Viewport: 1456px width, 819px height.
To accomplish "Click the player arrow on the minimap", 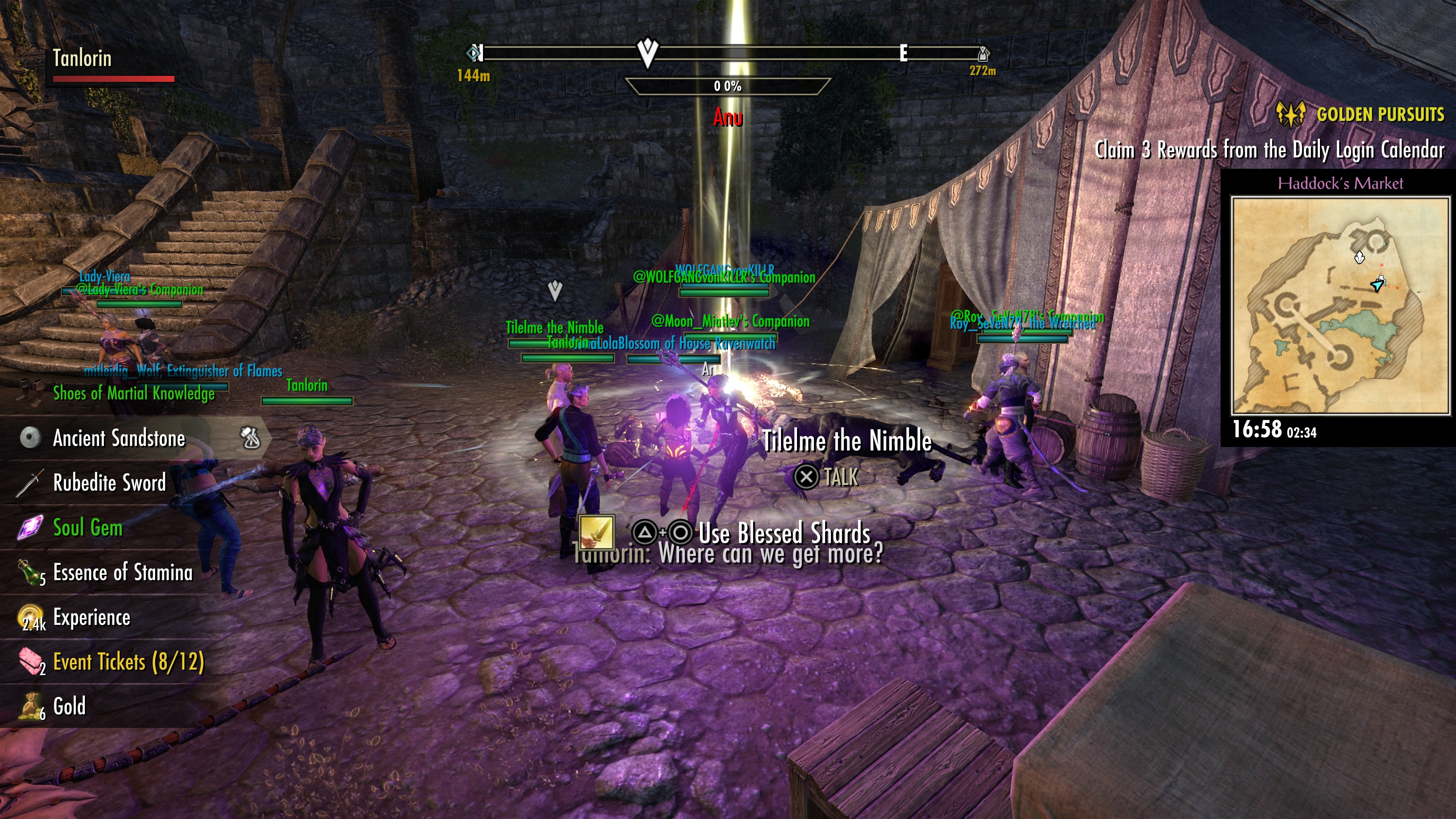I will [1378, 284].
